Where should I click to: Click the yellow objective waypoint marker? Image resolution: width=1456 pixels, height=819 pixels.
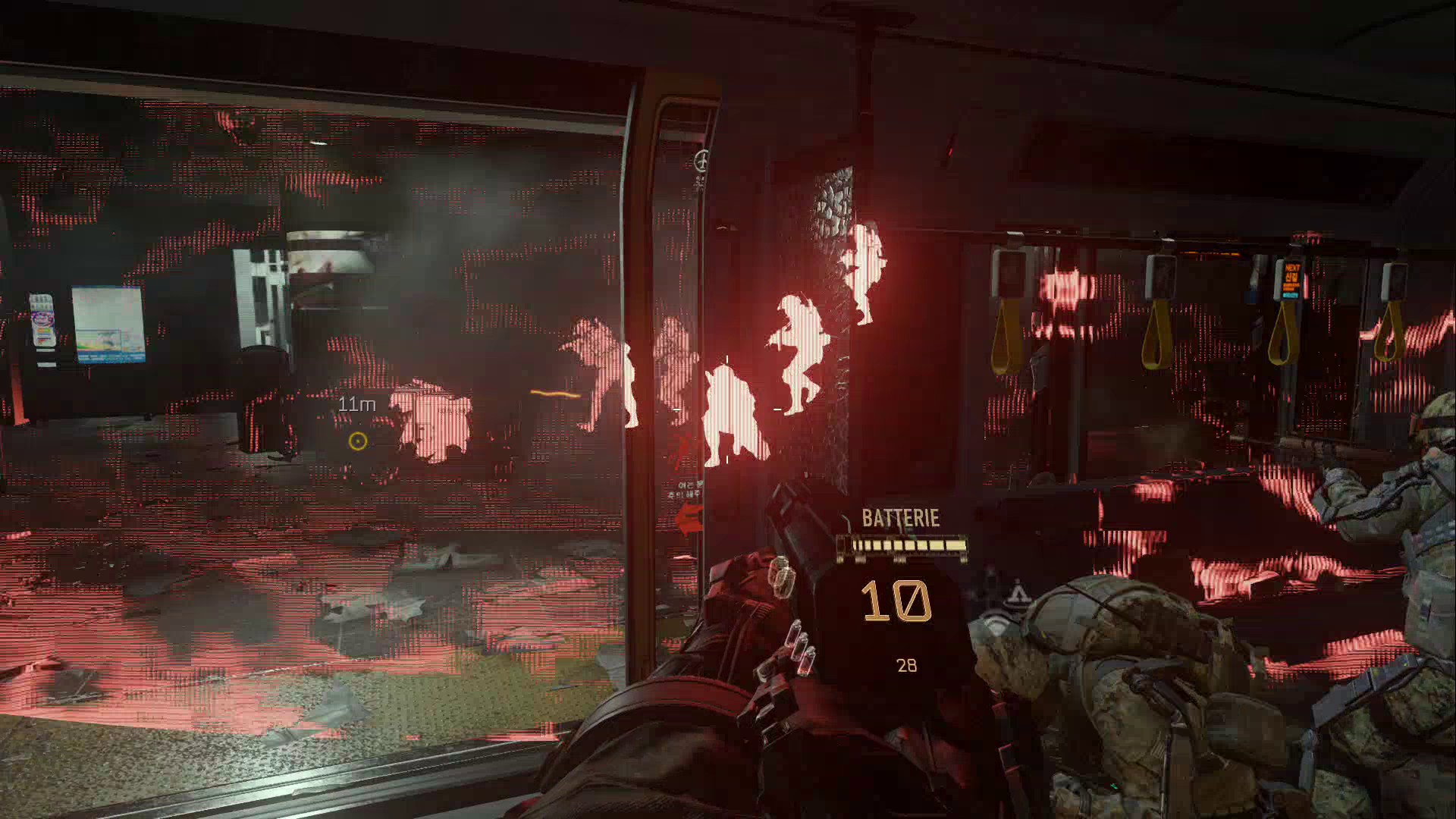tap(358, 441)
